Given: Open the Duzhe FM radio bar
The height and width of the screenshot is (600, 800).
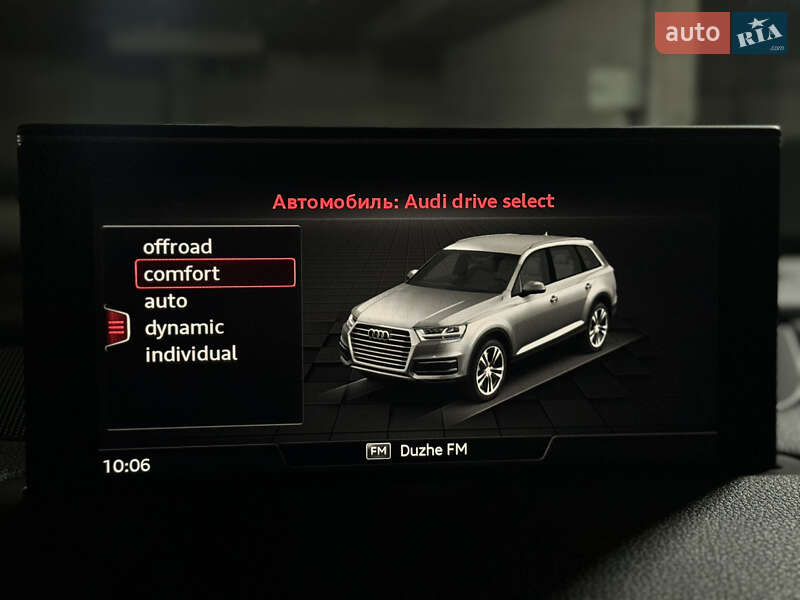Looking at the screenshot, I should click(x=417, y=450).
